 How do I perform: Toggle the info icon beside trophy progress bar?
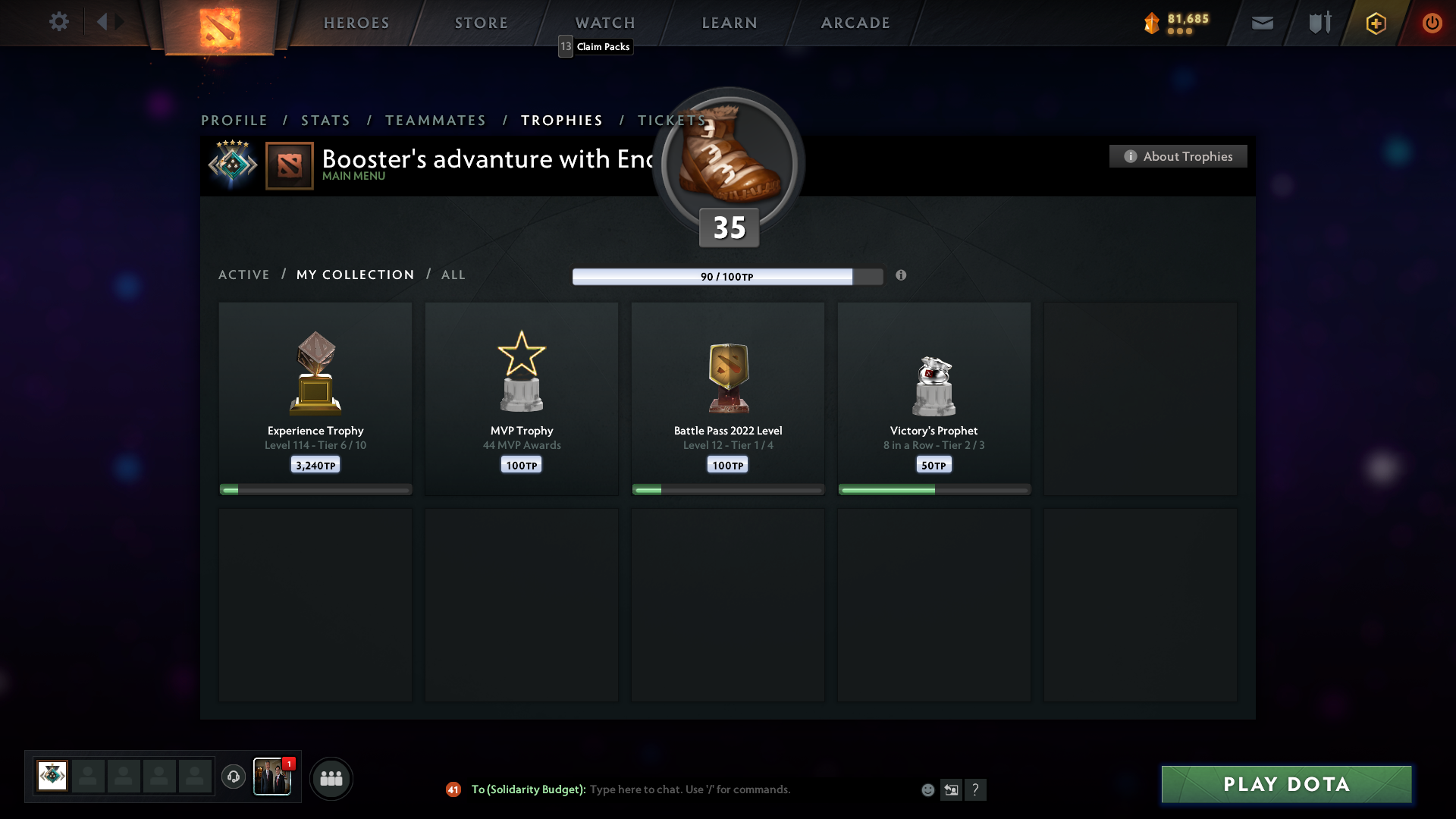[902, 276]
